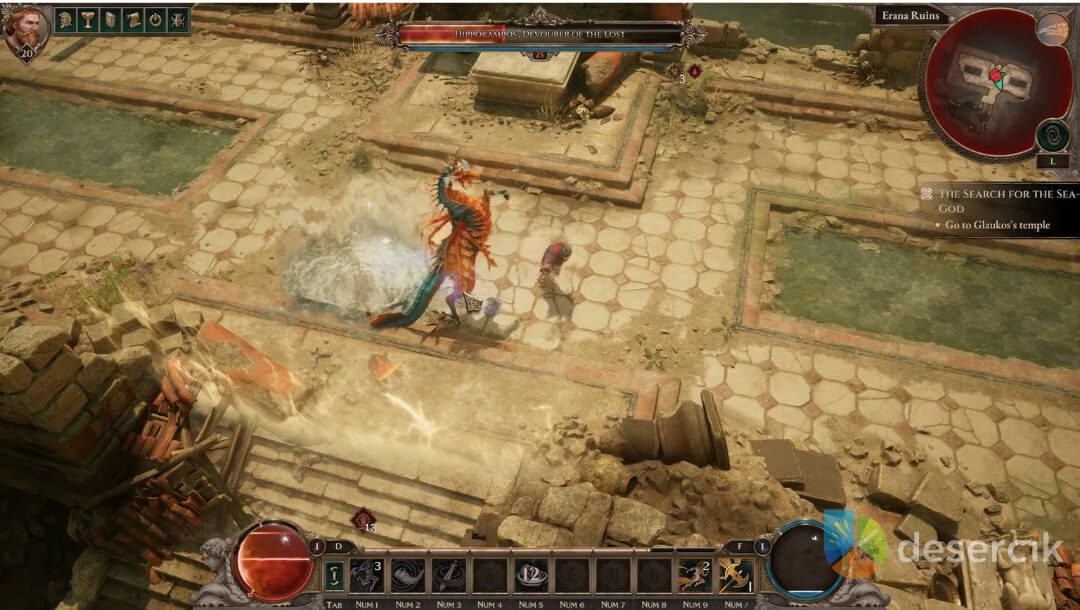Open the scroll quest log icon
The width and height of the screenshot is (1080, 610).
(133, 20)
